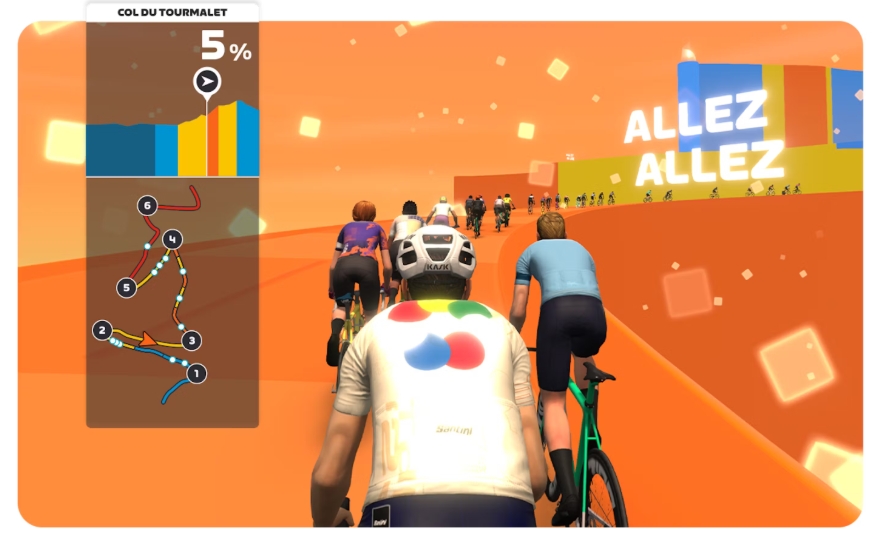Select the Col du Tourmalet title header
This screenshot has height=543, width=887.
(x=172, y=11)
